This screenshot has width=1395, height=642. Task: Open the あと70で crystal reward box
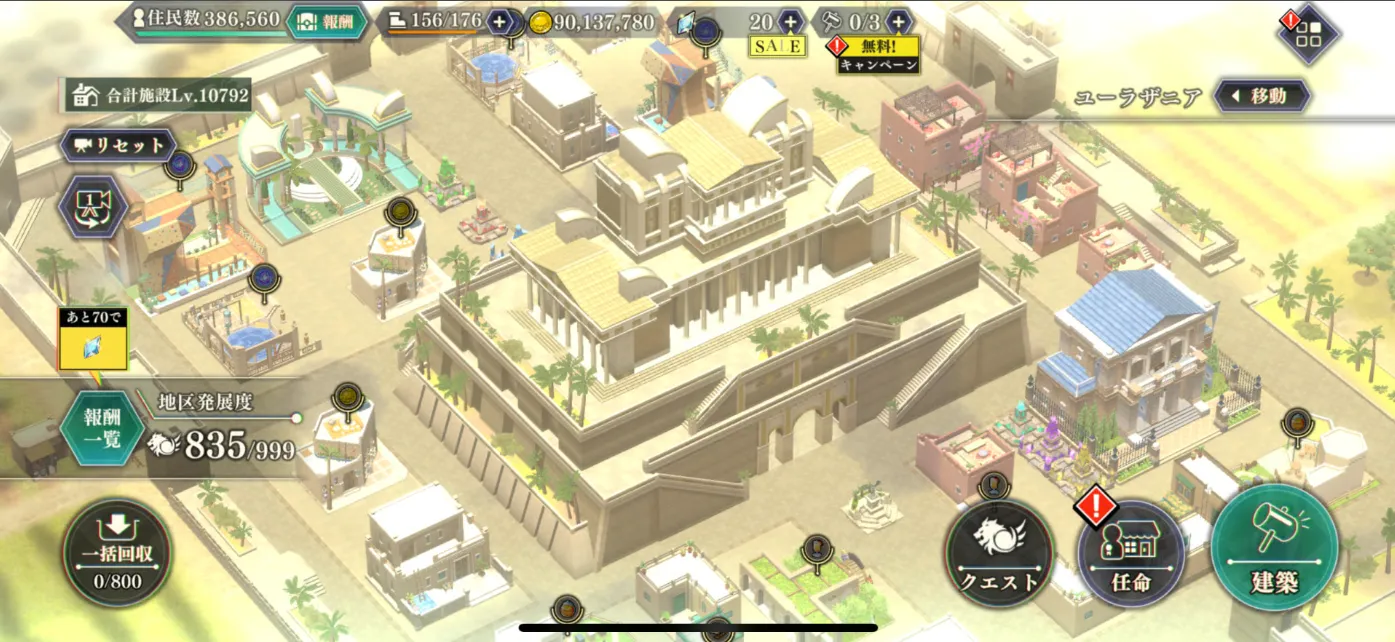click(x=93, y=340)
